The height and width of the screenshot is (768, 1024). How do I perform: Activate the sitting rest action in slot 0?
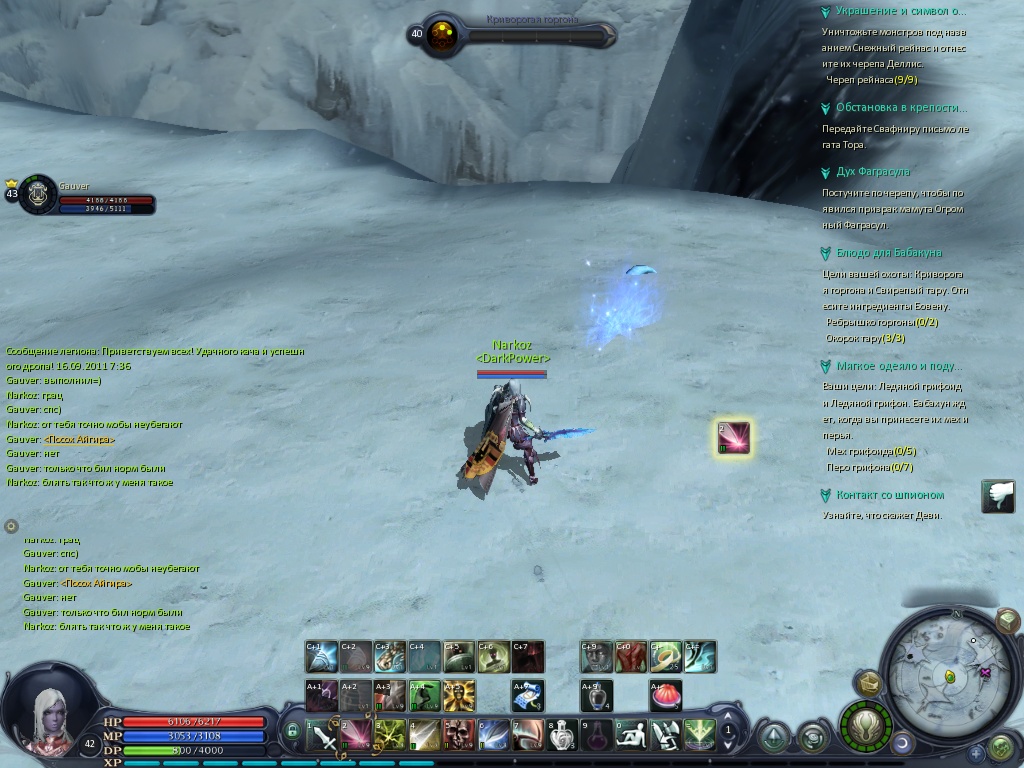click(x=631, y=736)
